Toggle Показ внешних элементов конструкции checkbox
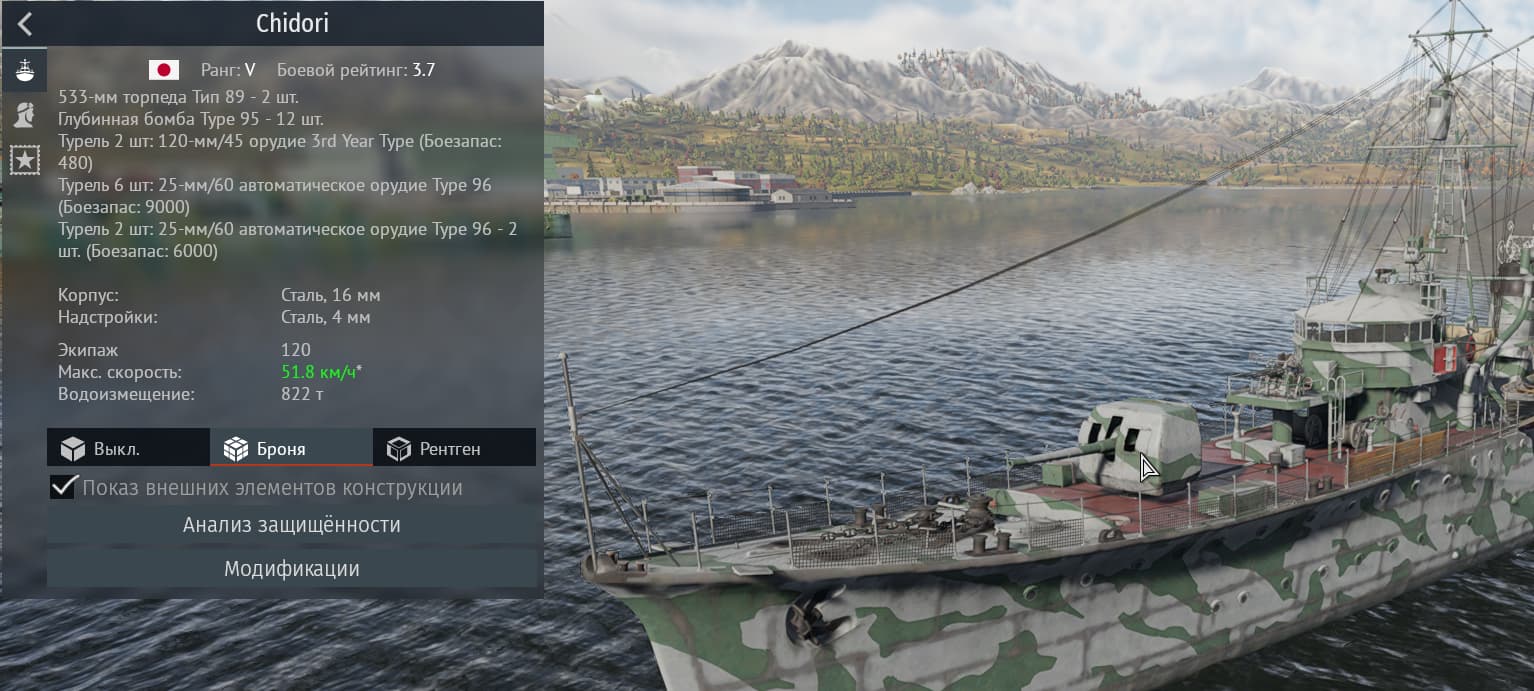 click(64, 488)
